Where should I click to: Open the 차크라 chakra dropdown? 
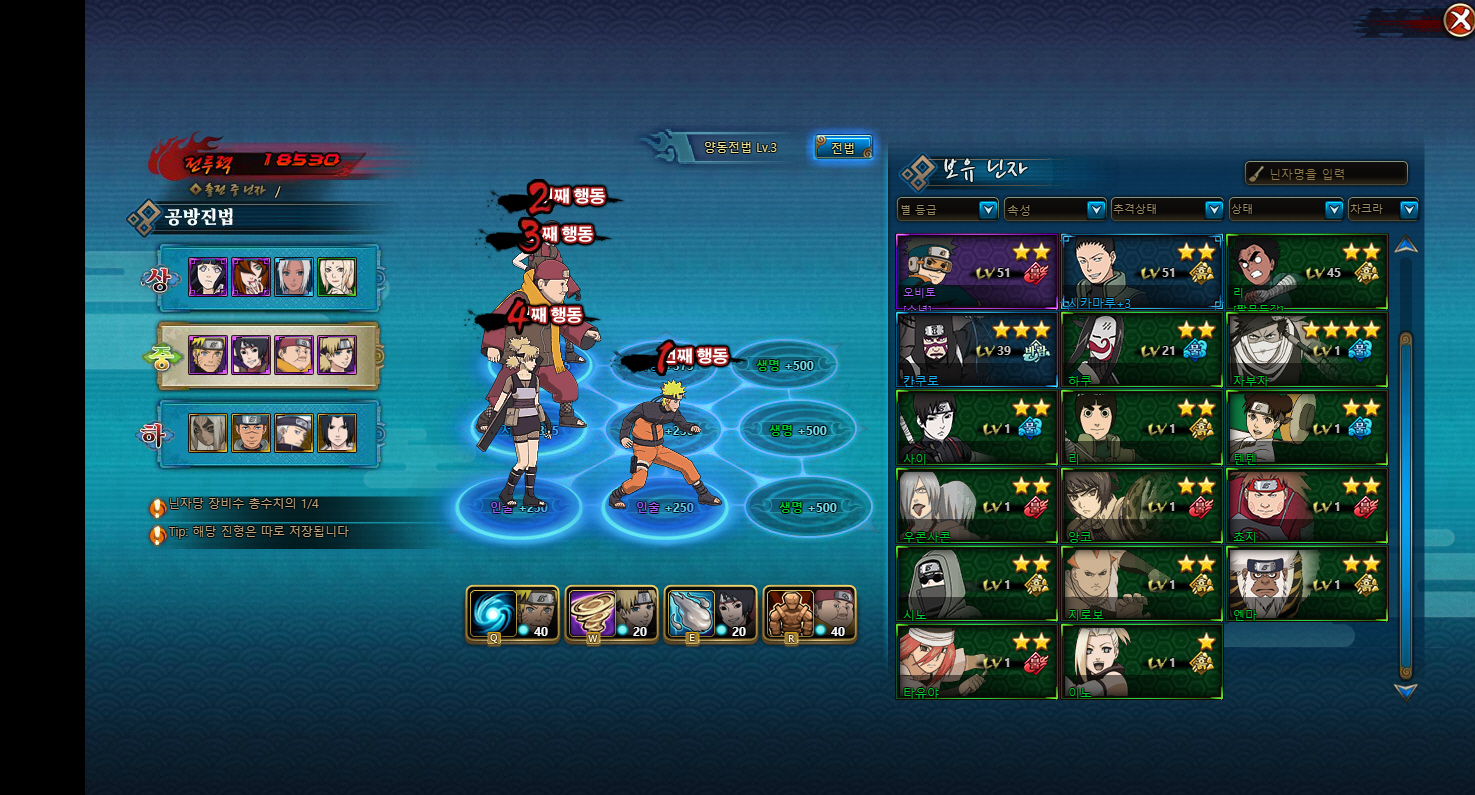[1383, 209]
